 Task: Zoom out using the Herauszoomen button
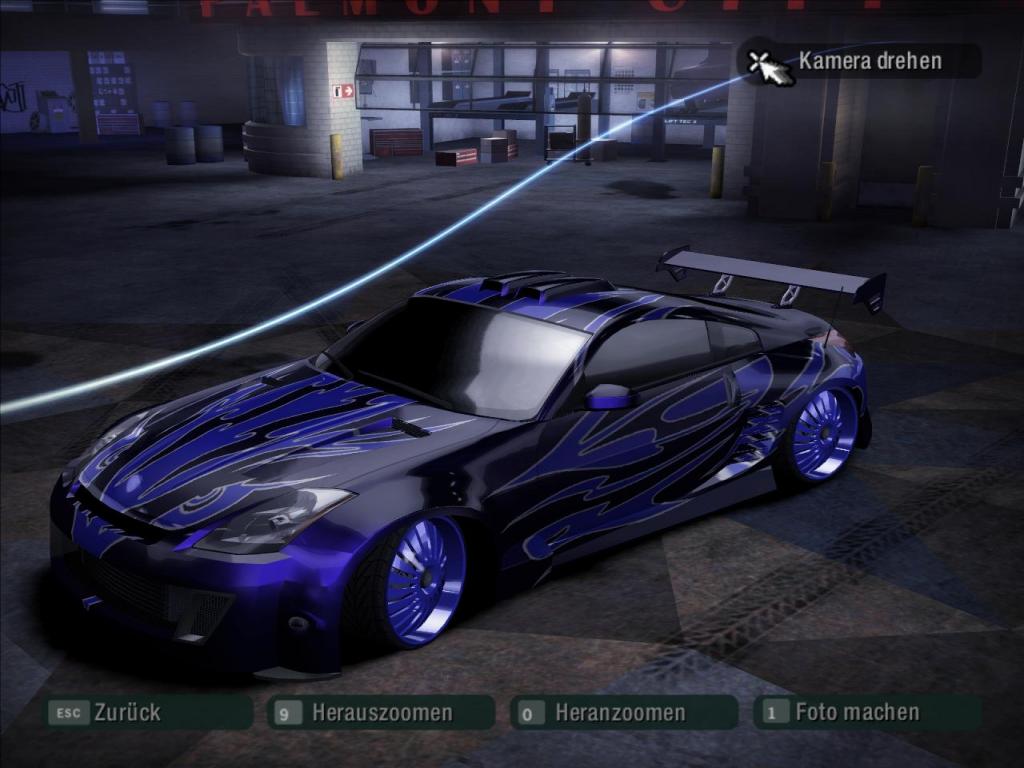click(x=381, y=713)
